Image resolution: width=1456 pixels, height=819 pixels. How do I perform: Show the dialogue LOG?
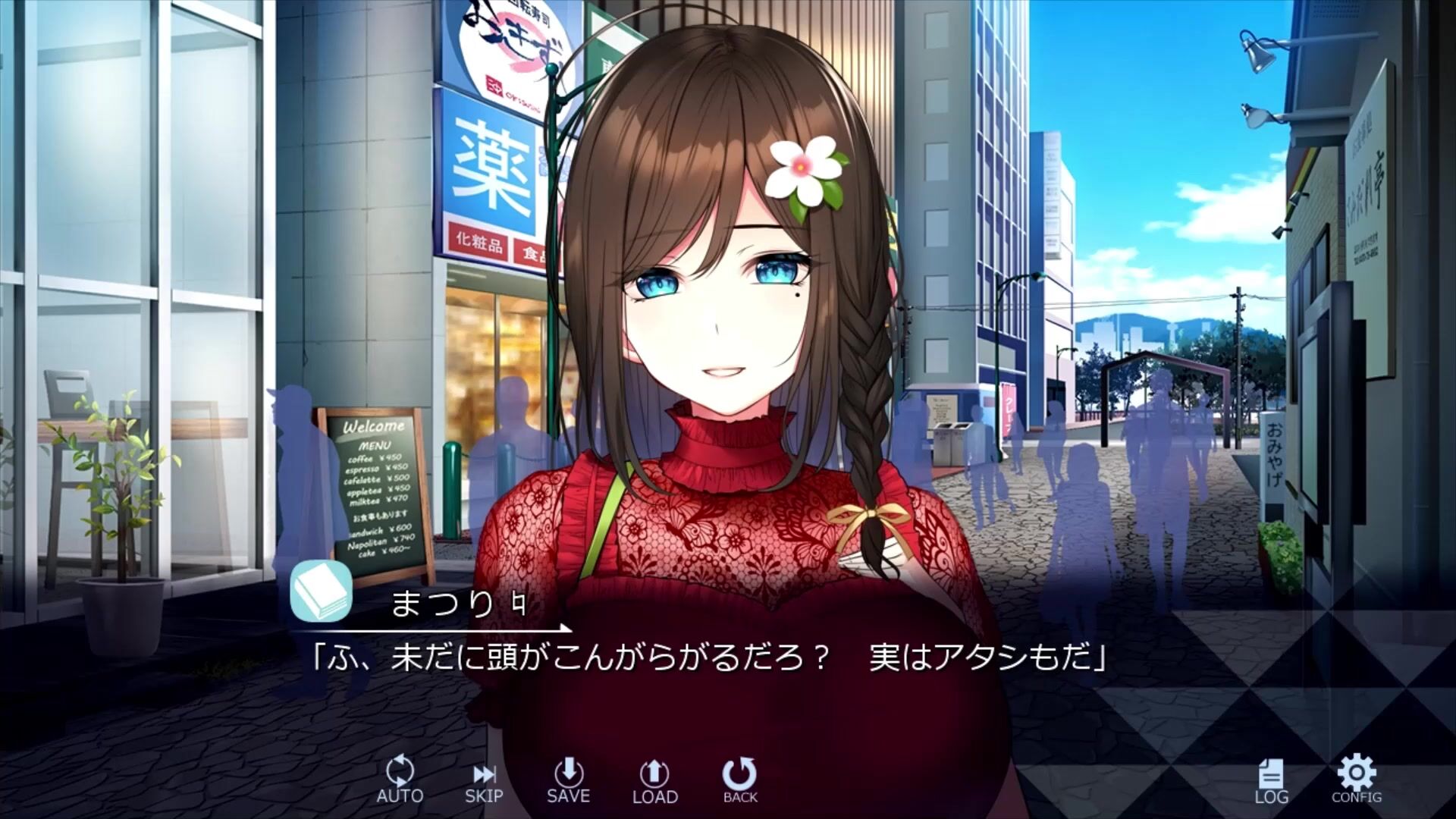1271,781
